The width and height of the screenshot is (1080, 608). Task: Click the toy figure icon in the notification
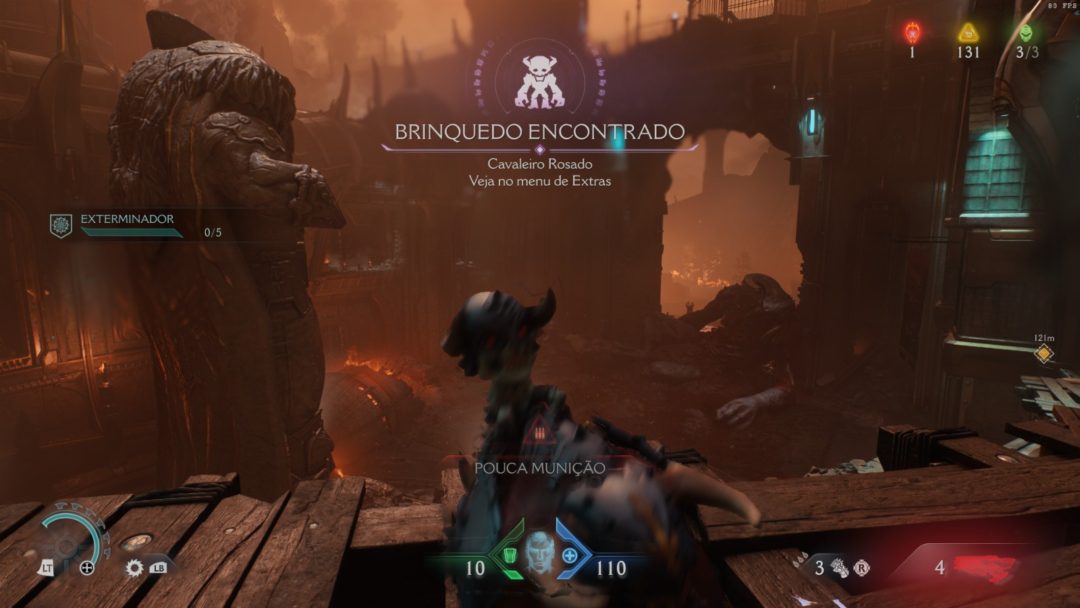539,82
